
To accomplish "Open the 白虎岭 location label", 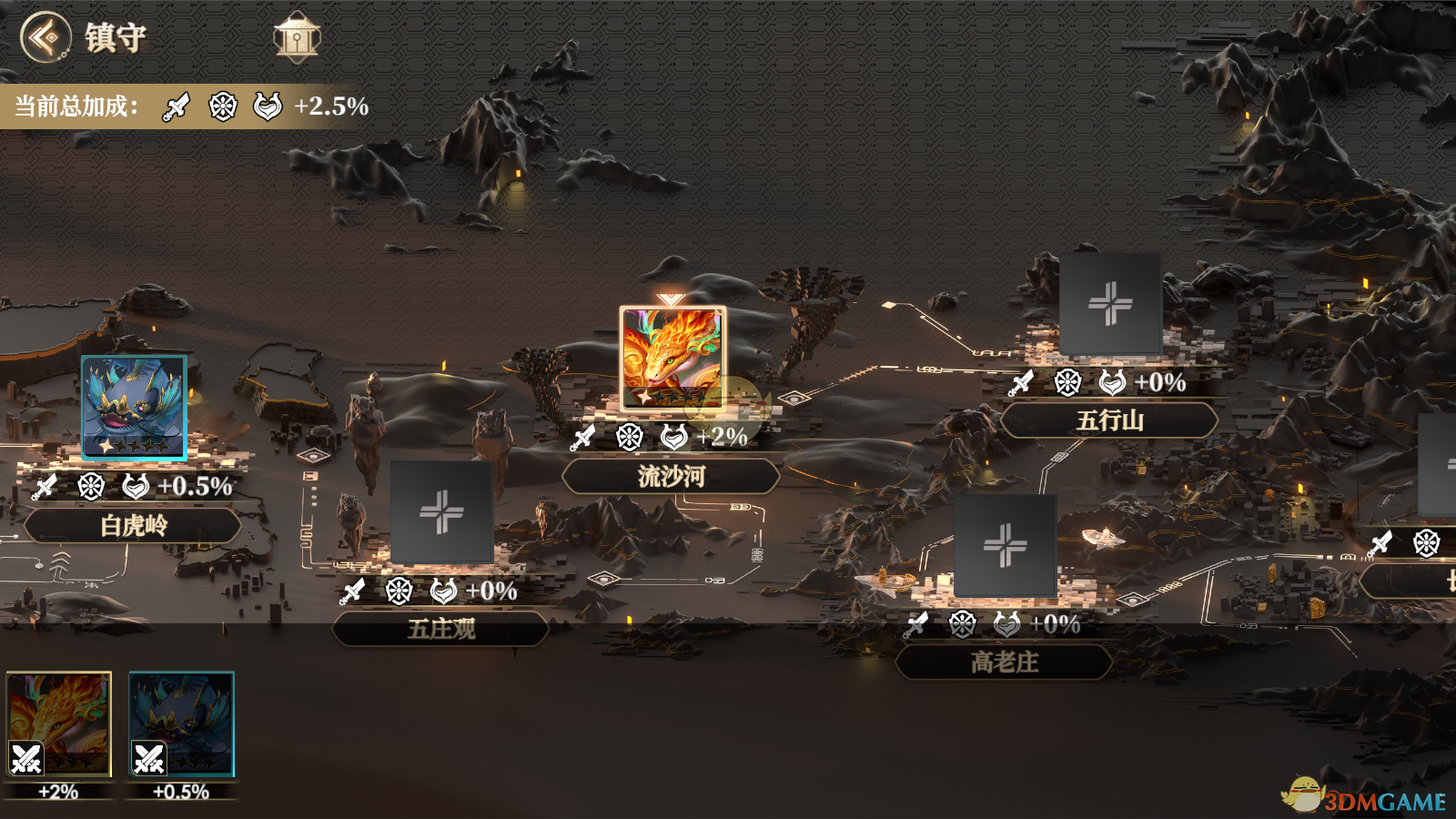I will pos(133,526).
